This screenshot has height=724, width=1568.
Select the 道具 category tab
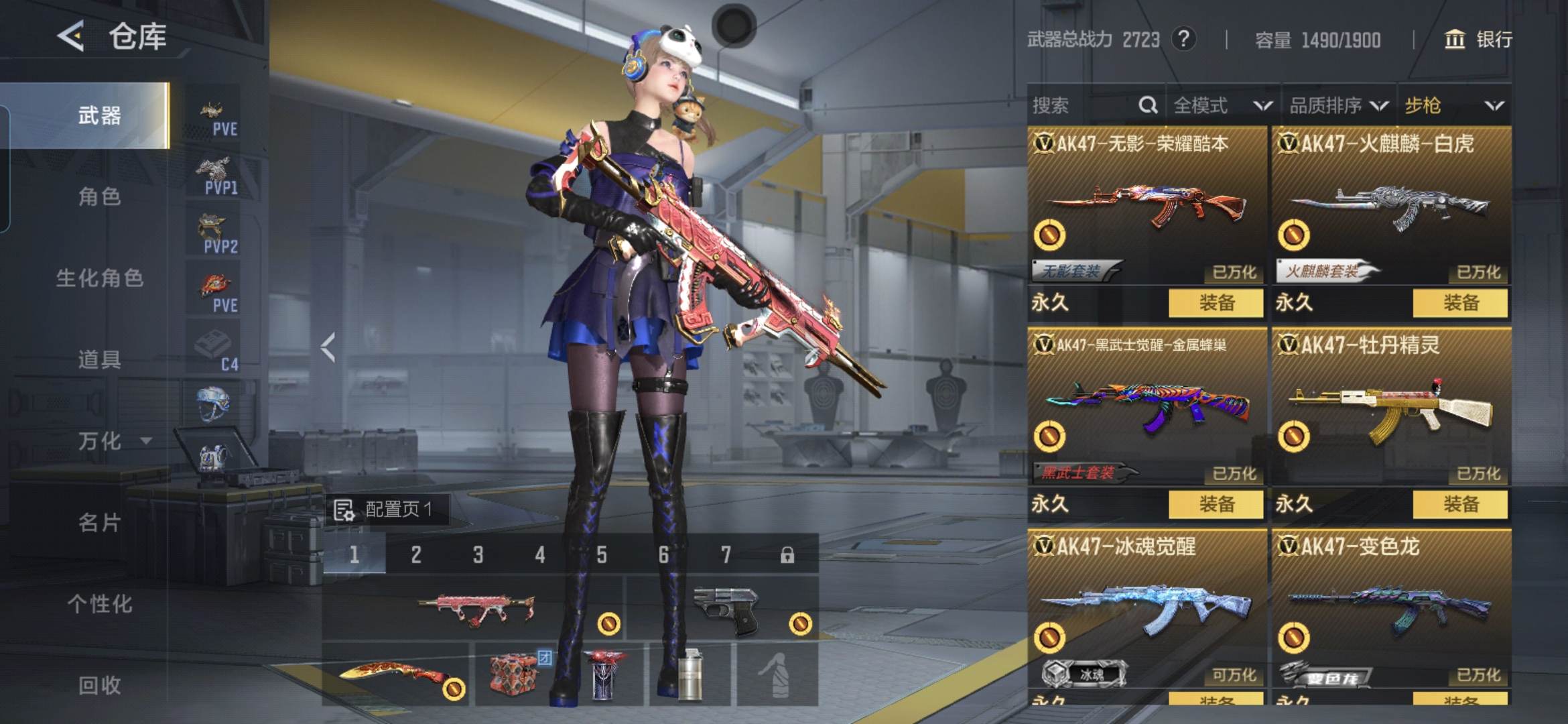click(x=99, y=360)
